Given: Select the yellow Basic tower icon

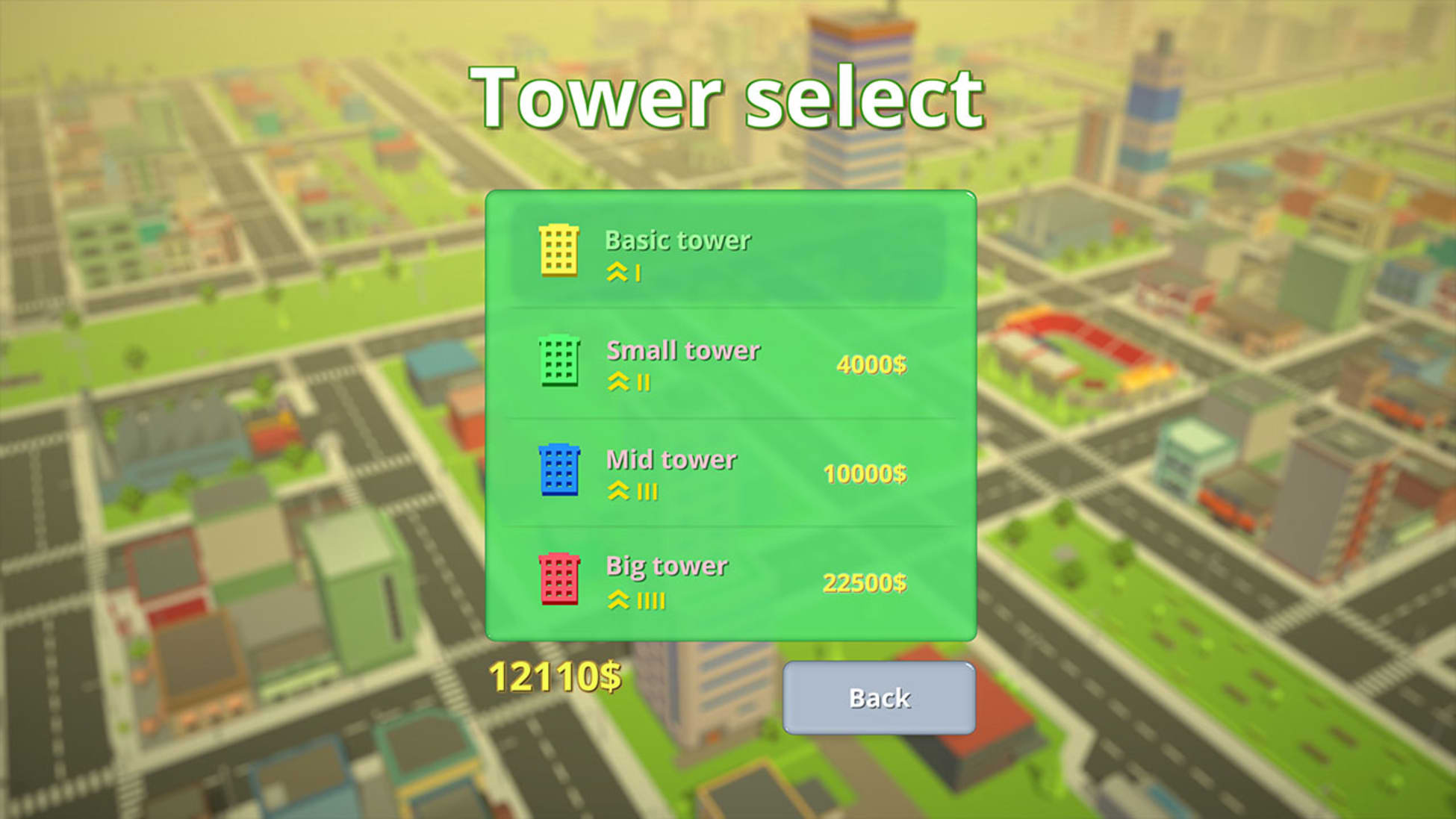Looking at the screenshot, I should [559, 249].
